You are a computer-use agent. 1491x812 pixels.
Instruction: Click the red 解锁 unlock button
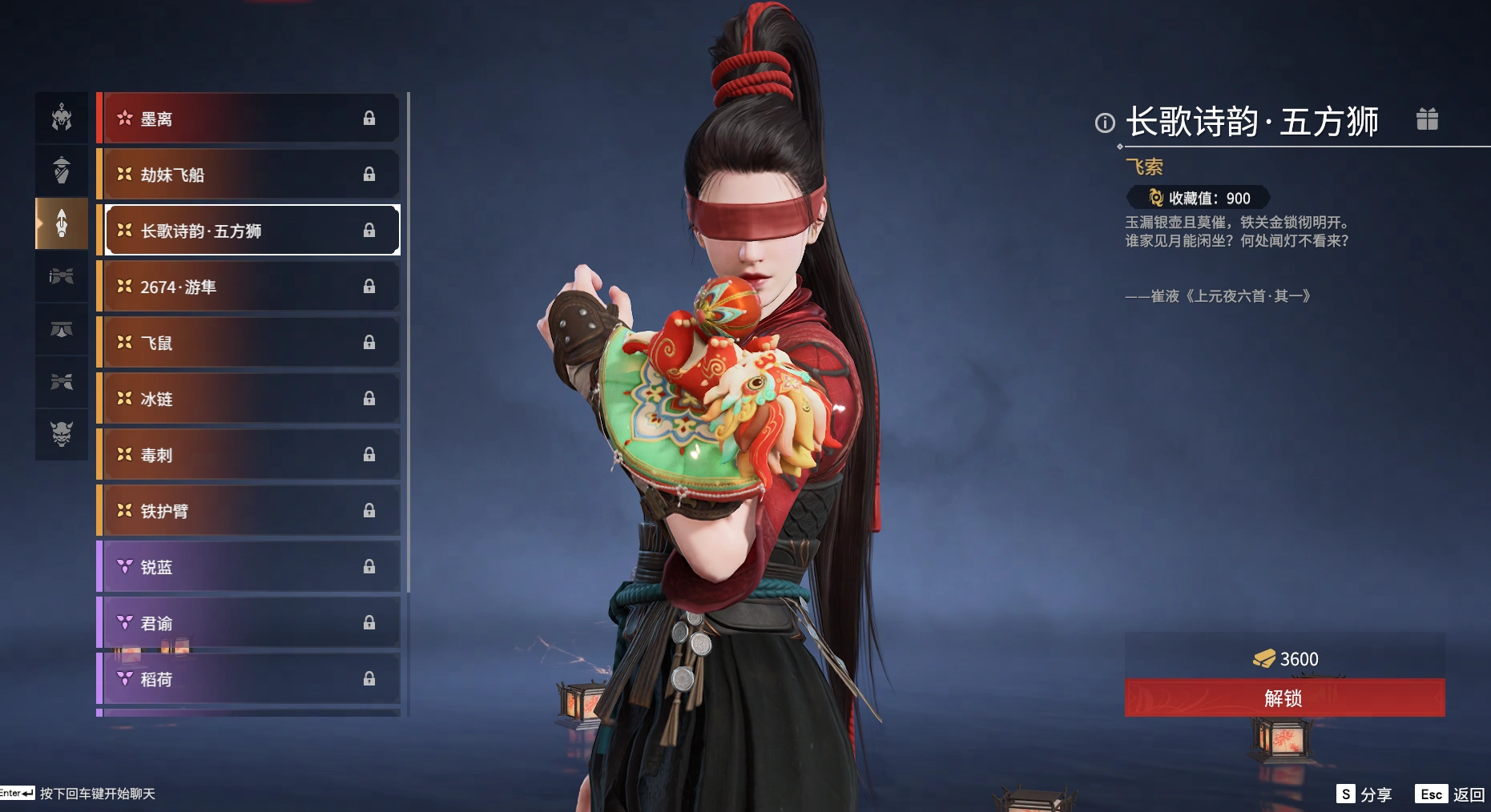pos(1284,698)
